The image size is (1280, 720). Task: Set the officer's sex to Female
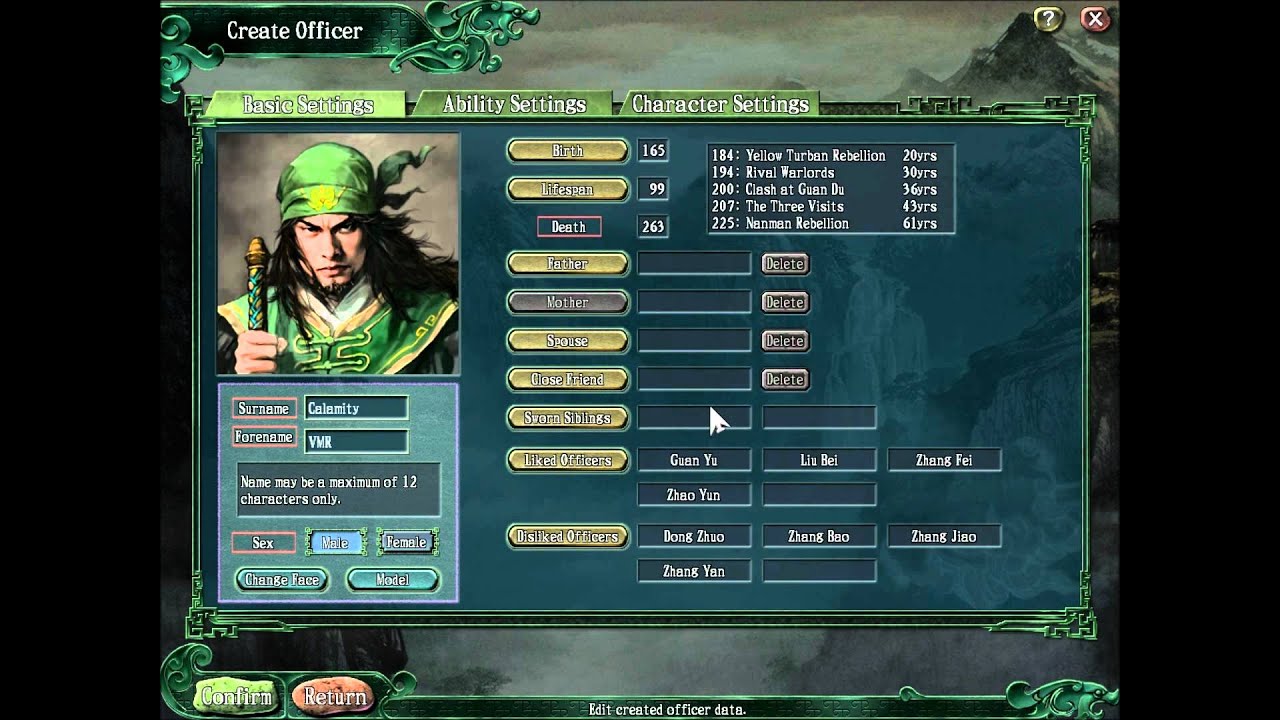pos(407,543)
